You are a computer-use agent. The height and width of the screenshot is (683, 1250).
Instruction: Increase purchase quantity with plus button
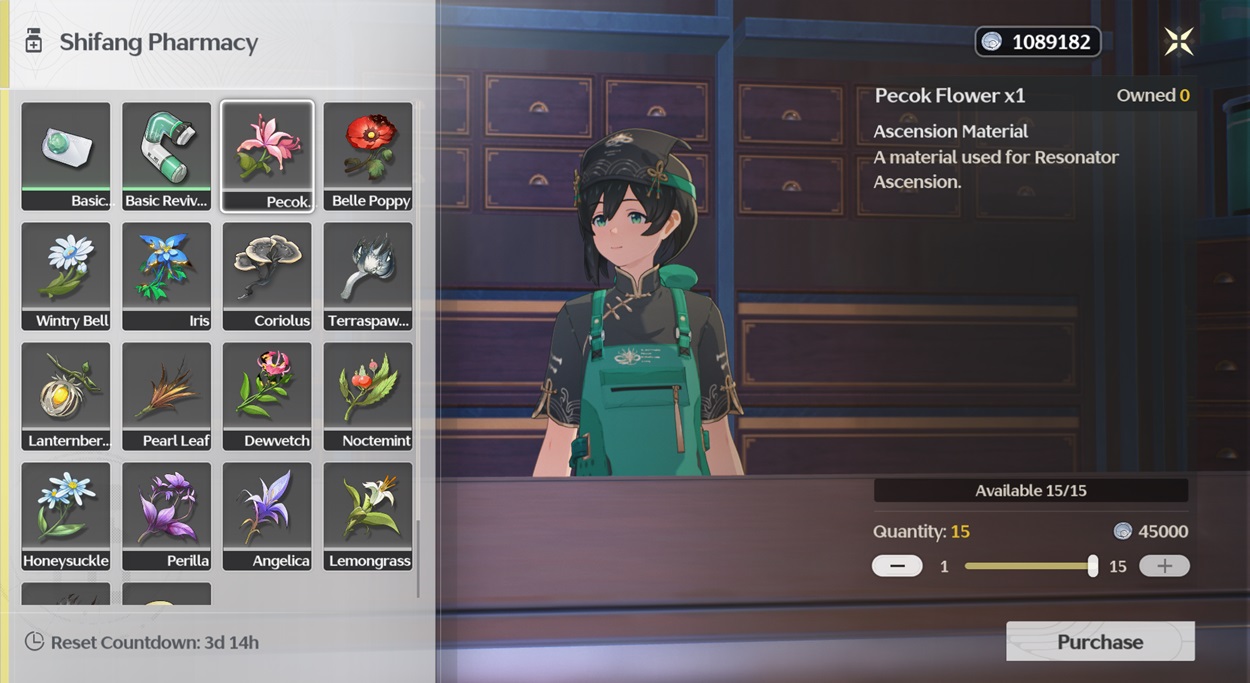1164,566
